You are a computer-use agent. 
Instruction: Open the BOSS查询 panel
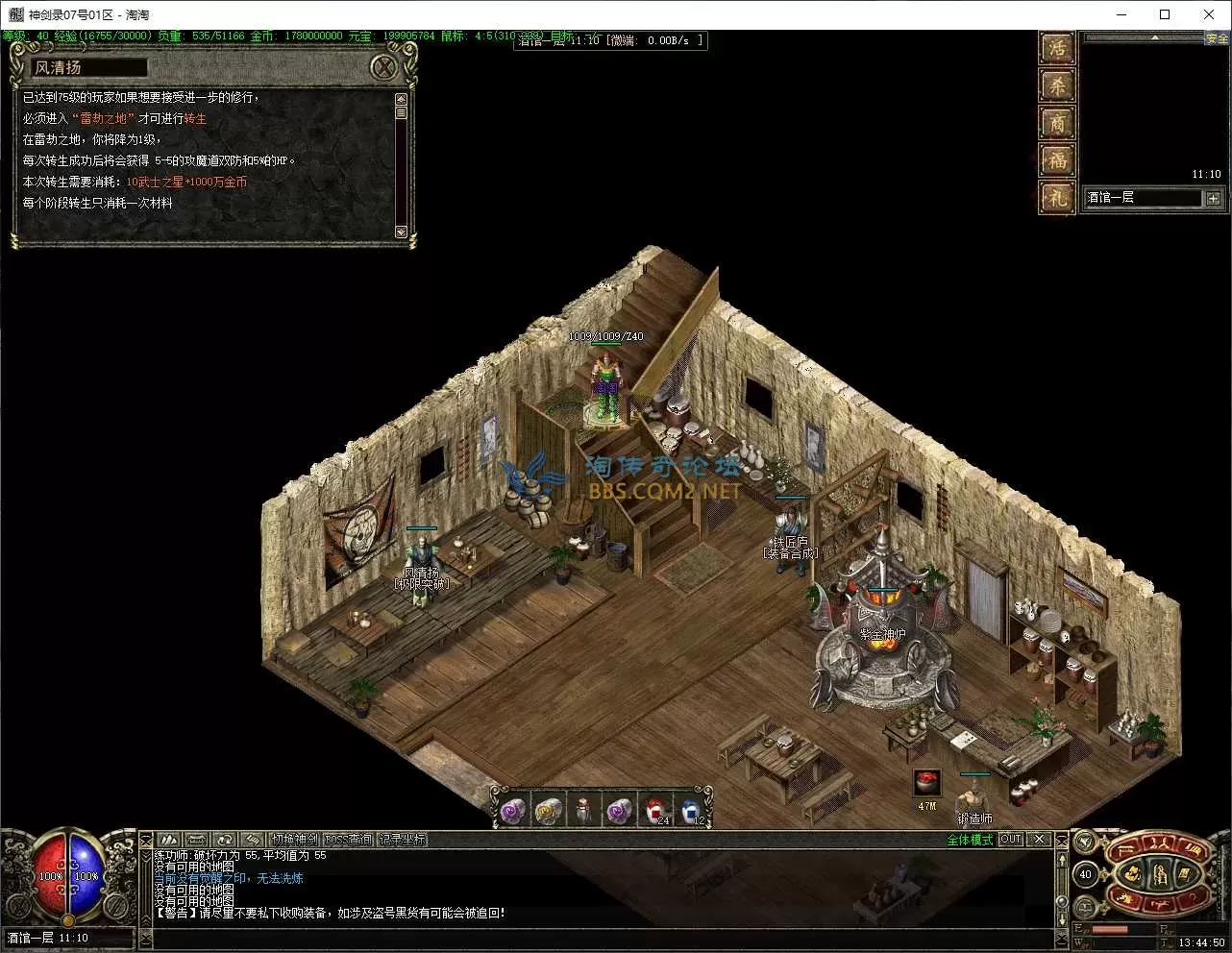(349, 840)
